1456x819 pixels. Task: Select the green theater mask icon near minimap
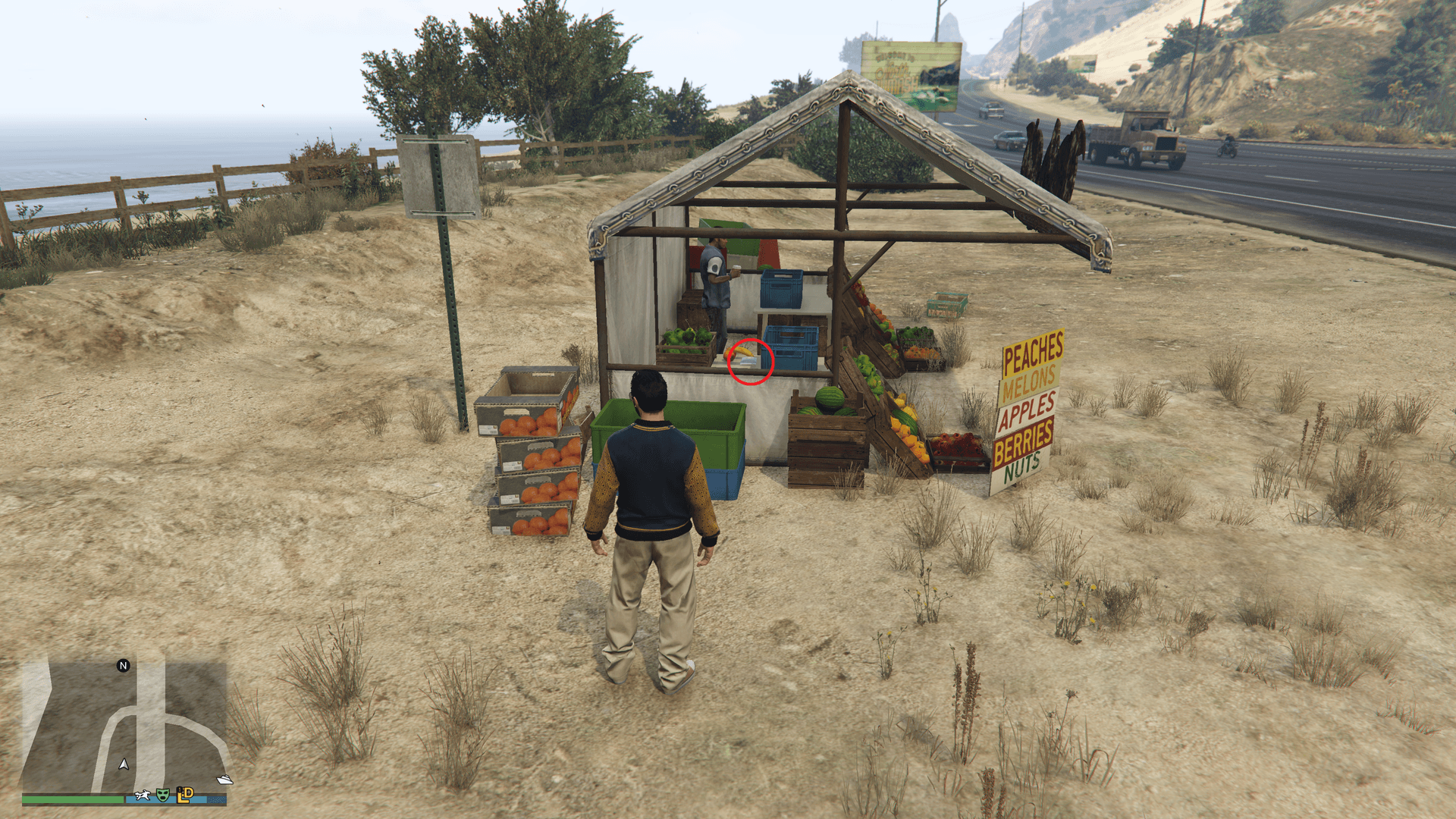pos(163,794)
